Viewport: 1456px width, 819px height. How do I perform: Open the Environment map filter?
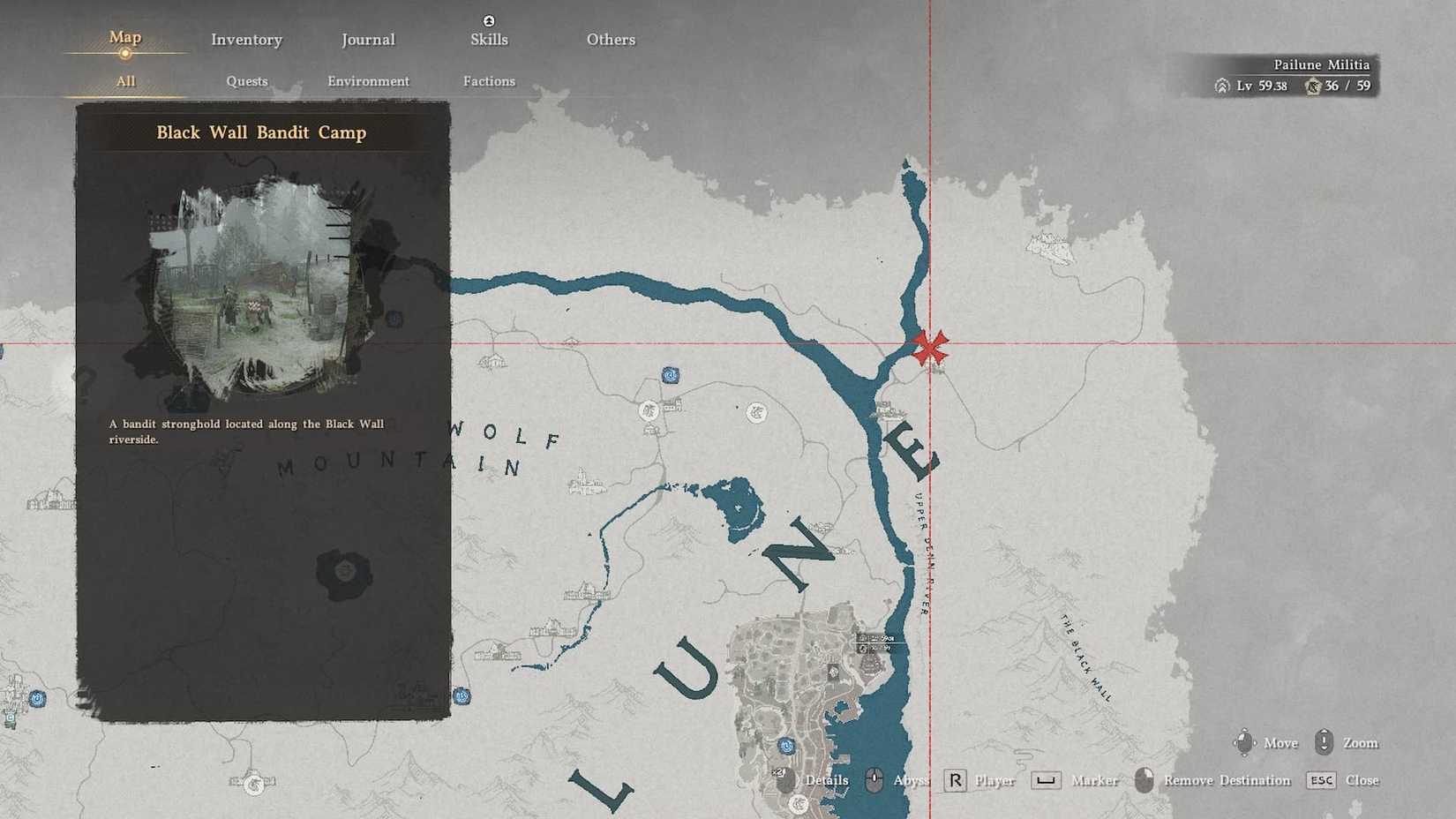point(368,80)
